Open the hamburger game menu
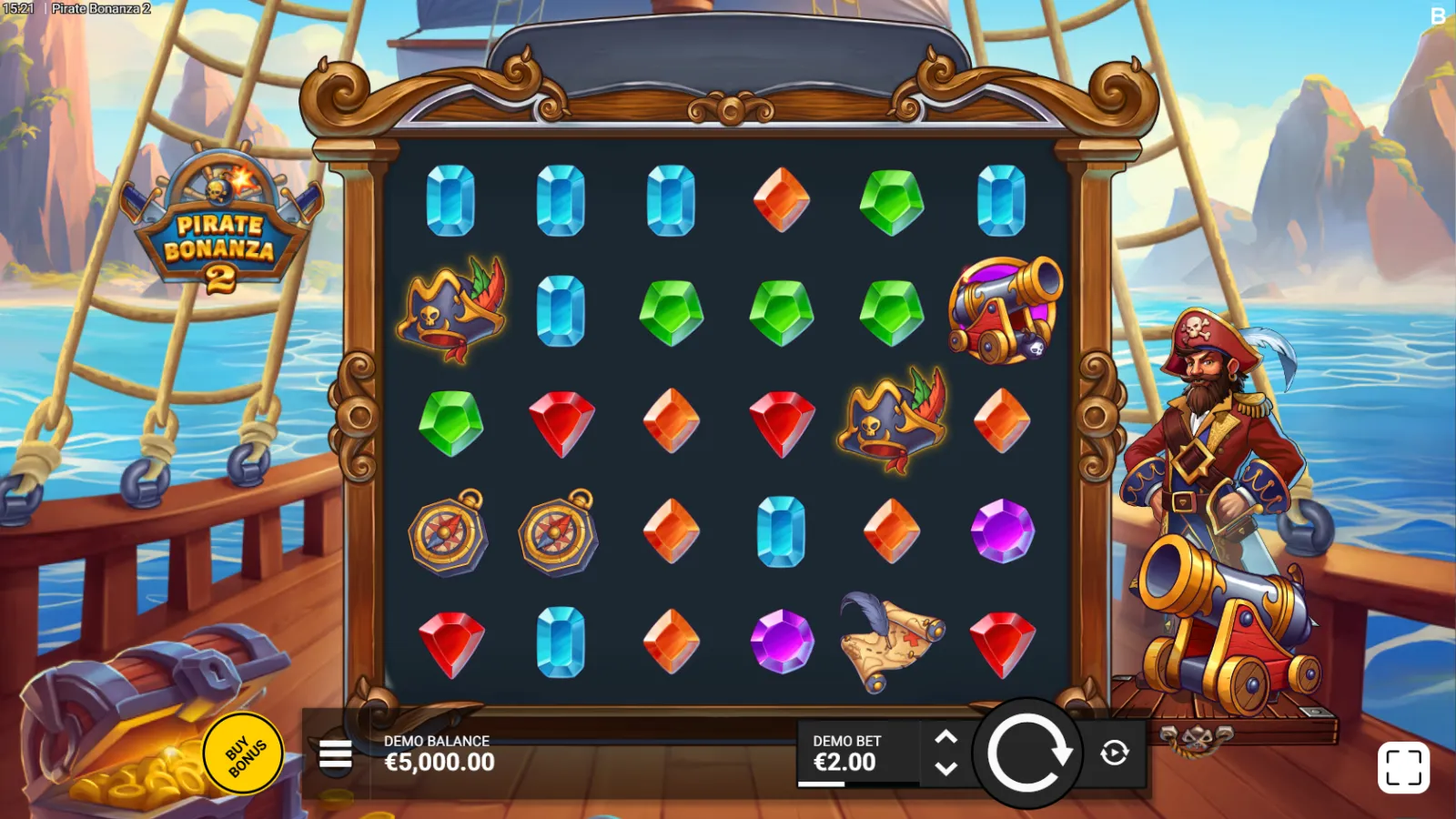Viewport: 1456px width, 819px height. click(x=336, y=754)
